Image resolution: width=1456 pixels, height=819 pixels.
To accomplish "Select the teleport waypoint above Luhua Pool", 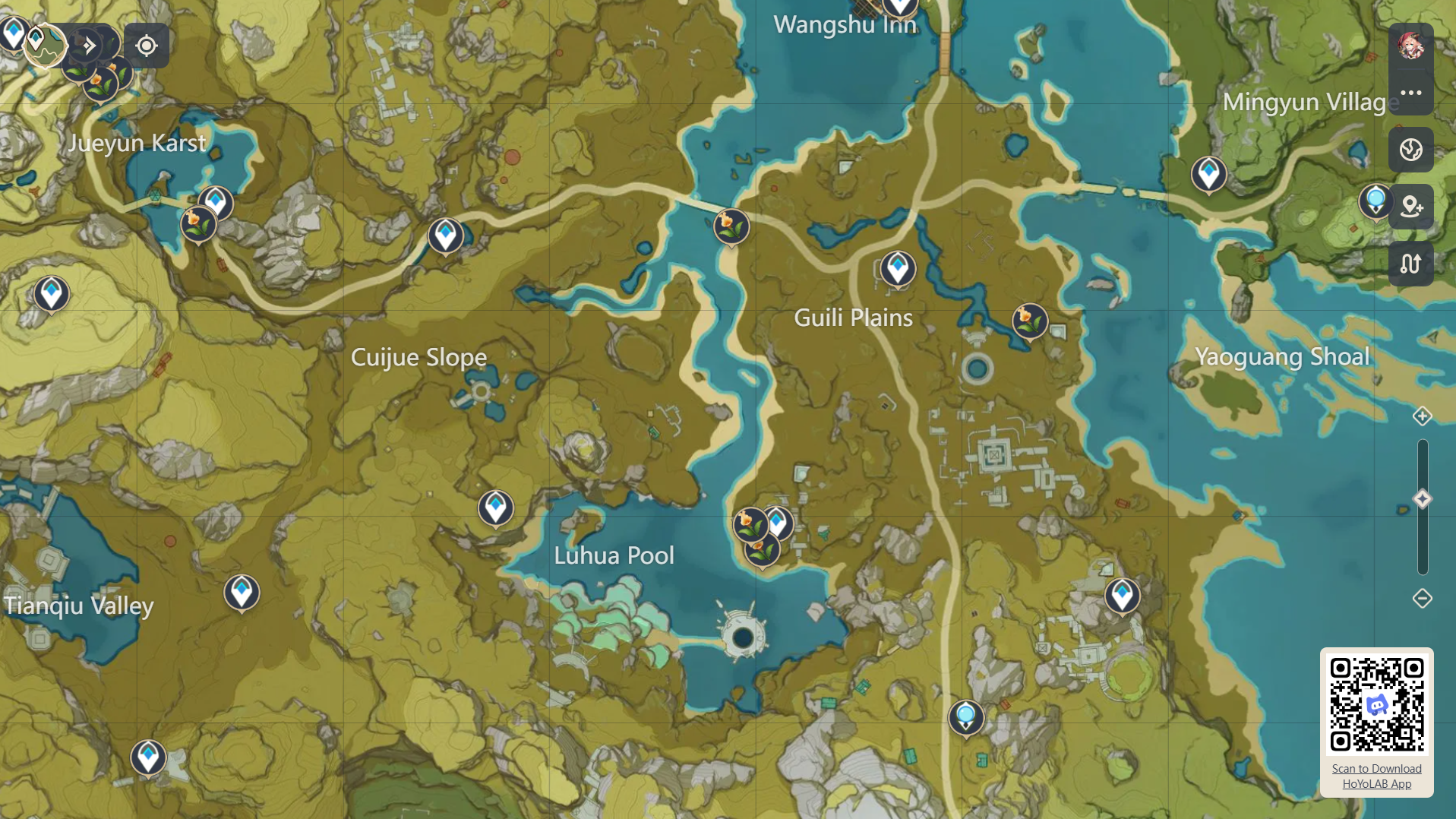I will (495, 508).
